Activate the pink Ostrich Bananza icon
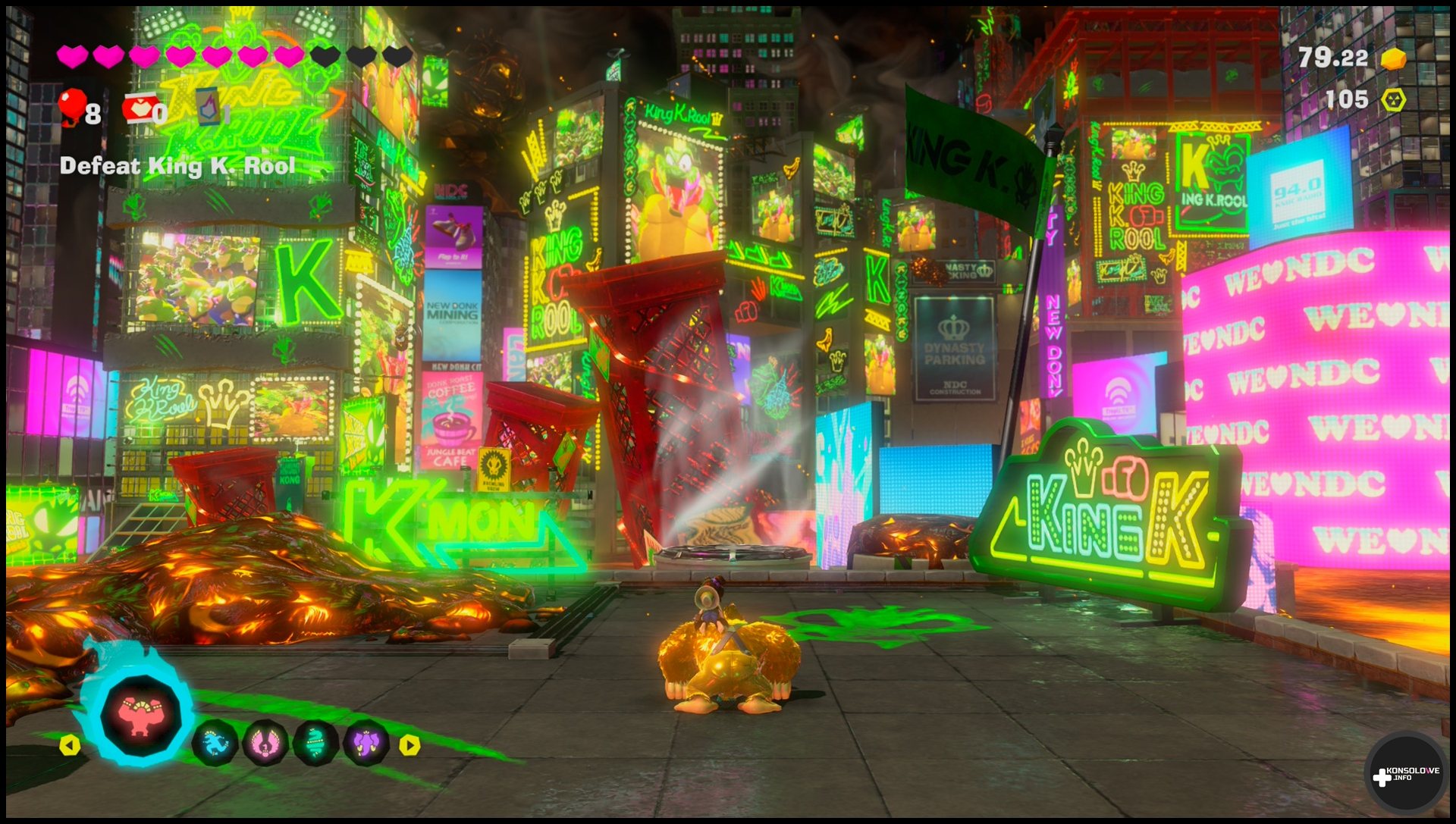1456x824 pixels. tap(265, 743)
